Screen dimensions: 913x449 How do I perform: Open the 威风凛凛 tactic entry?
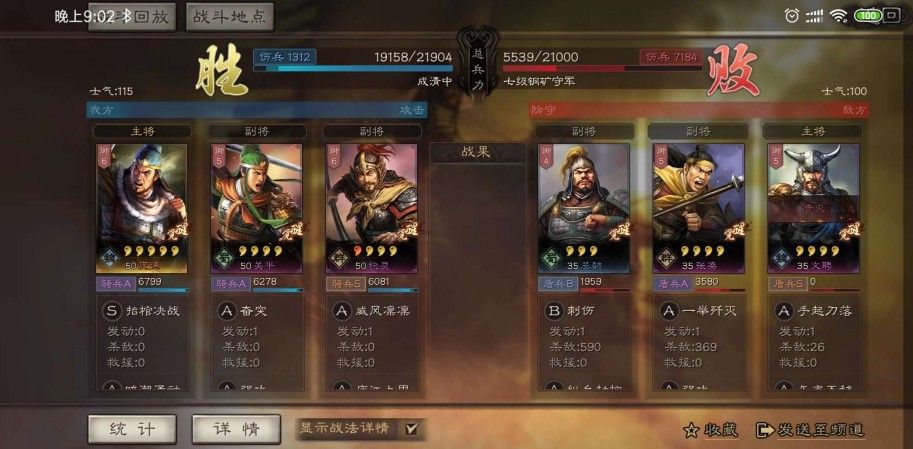coord(371,311)
